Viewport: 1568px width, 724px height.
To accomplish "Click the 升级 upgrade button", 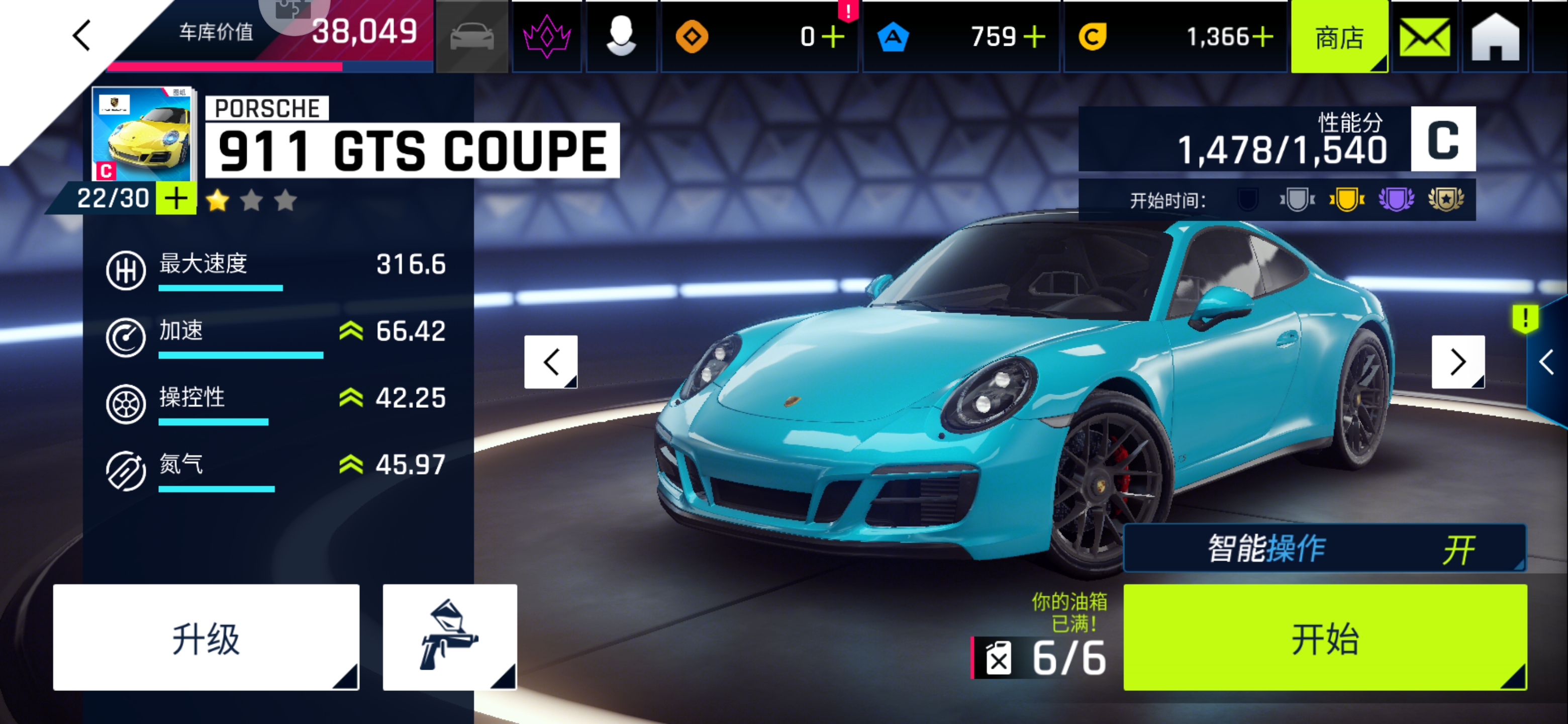I will pyautogui.click(x=206, y=638).
